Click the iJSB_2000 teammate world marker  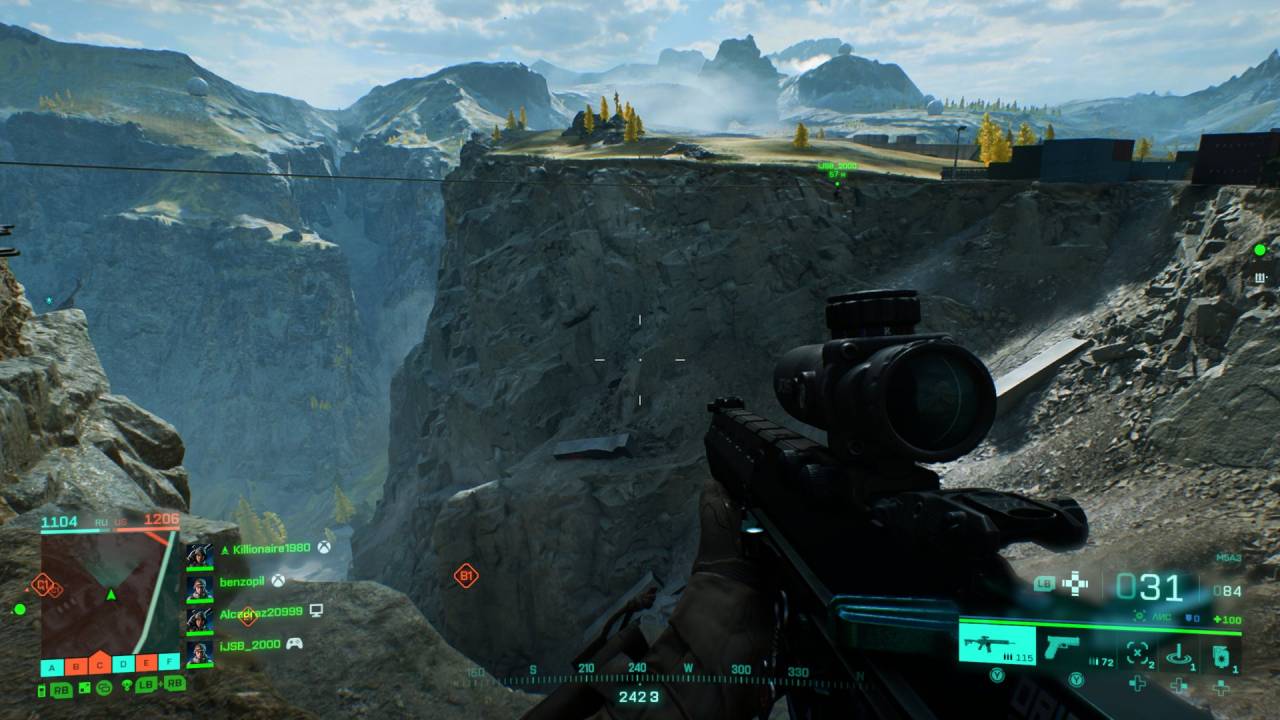837,169
